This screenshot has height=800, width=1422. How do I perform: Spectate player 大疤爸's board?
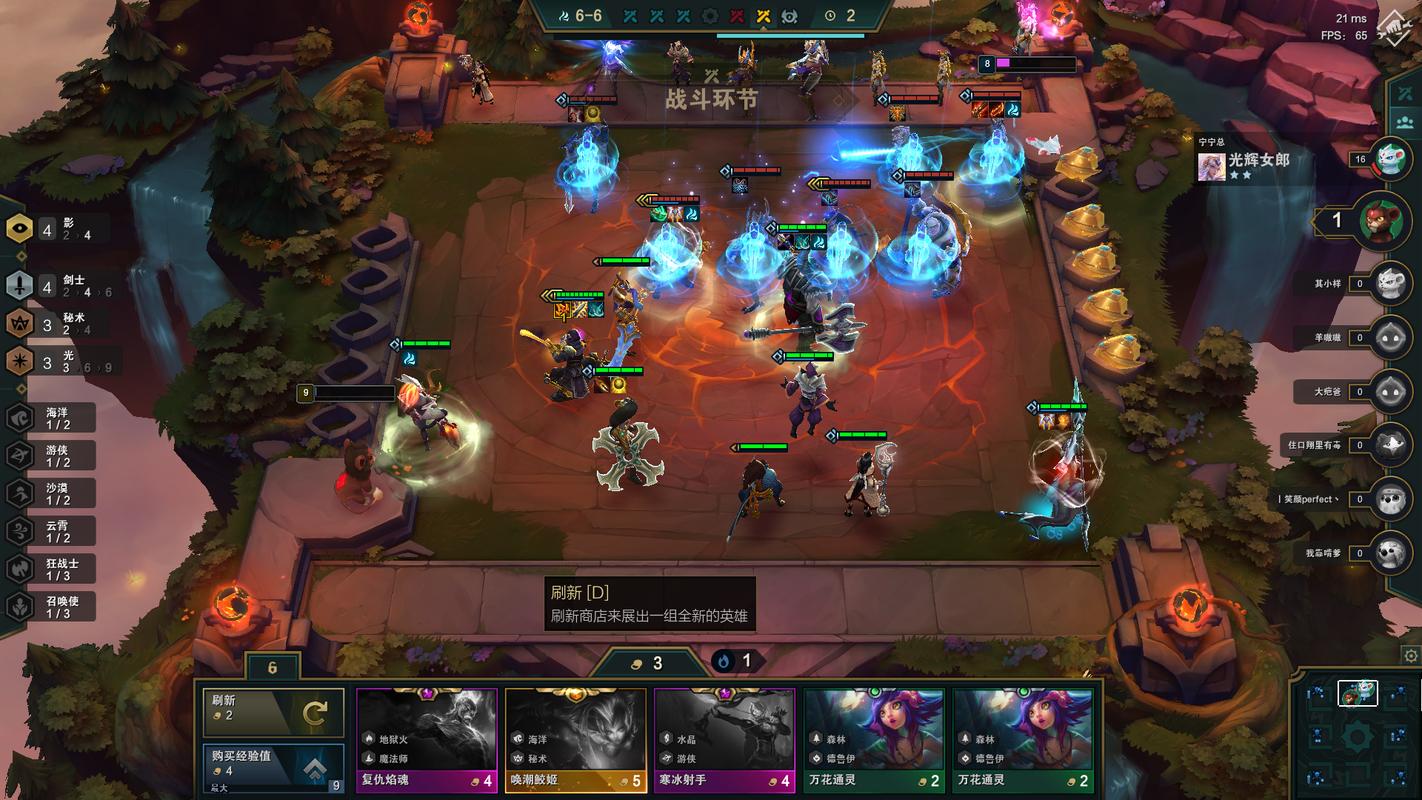(x=1391, y=392)
